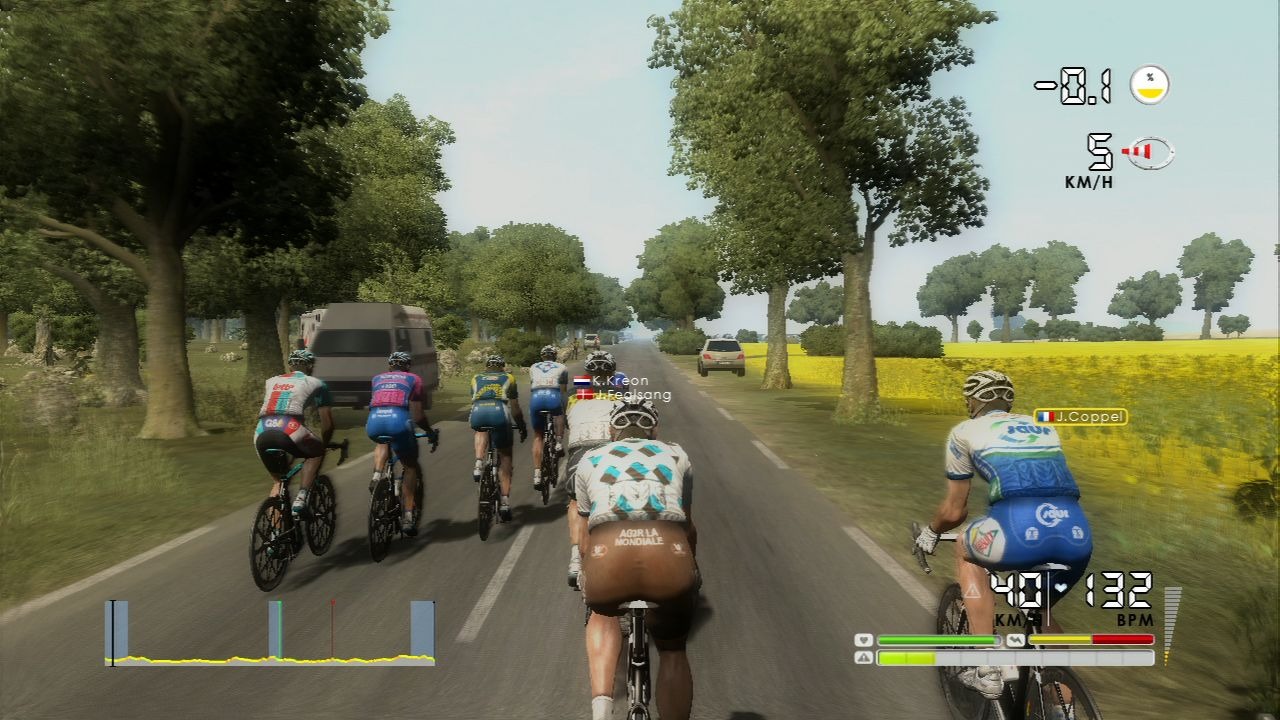The image size is (1280, 720).
Task: Click the lightning icon beside the yellow-red bar
Action: [x=1015, y=640]
